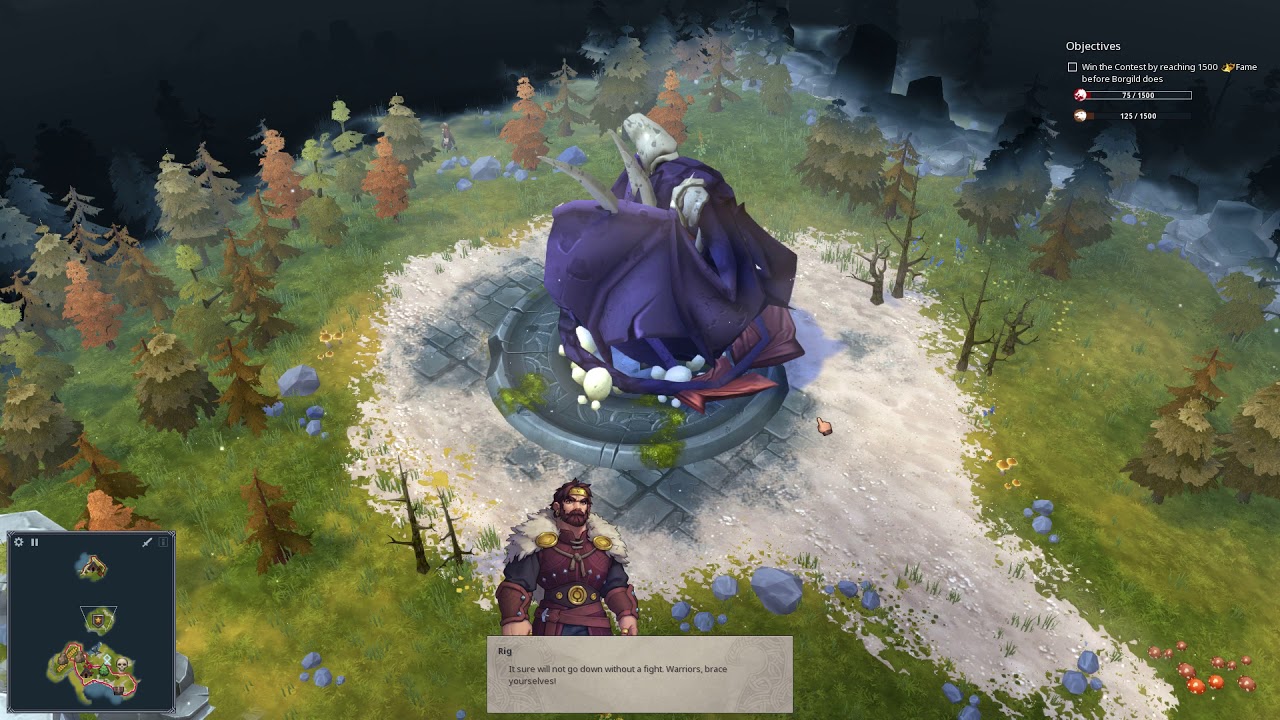View the northern island house on minimap
The image size is (1280, 720).
tap(93, 567)
